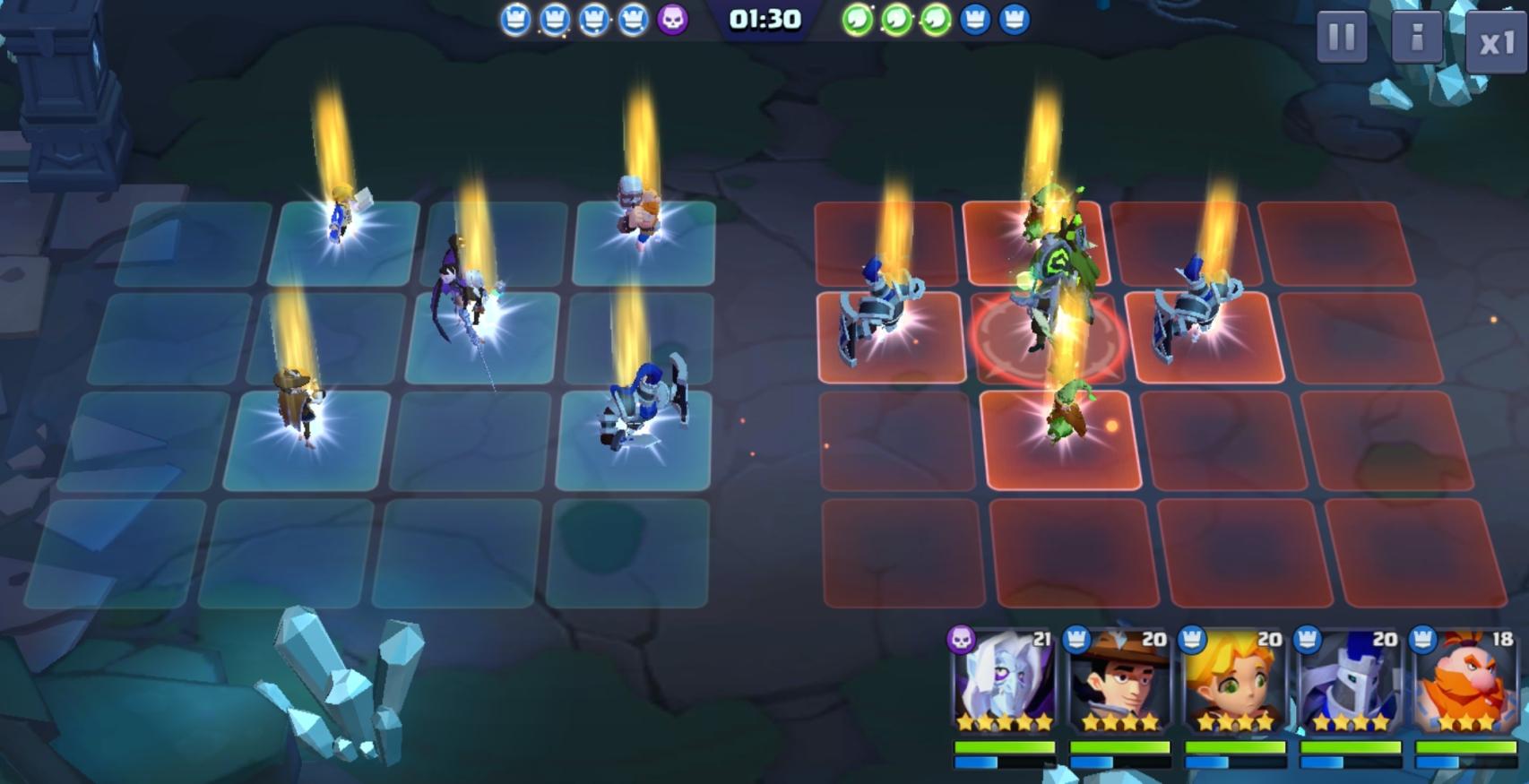Click the second green orb in the status bar
The width and height of the screenshot is (1529, 784).
[x=897, y=19]
